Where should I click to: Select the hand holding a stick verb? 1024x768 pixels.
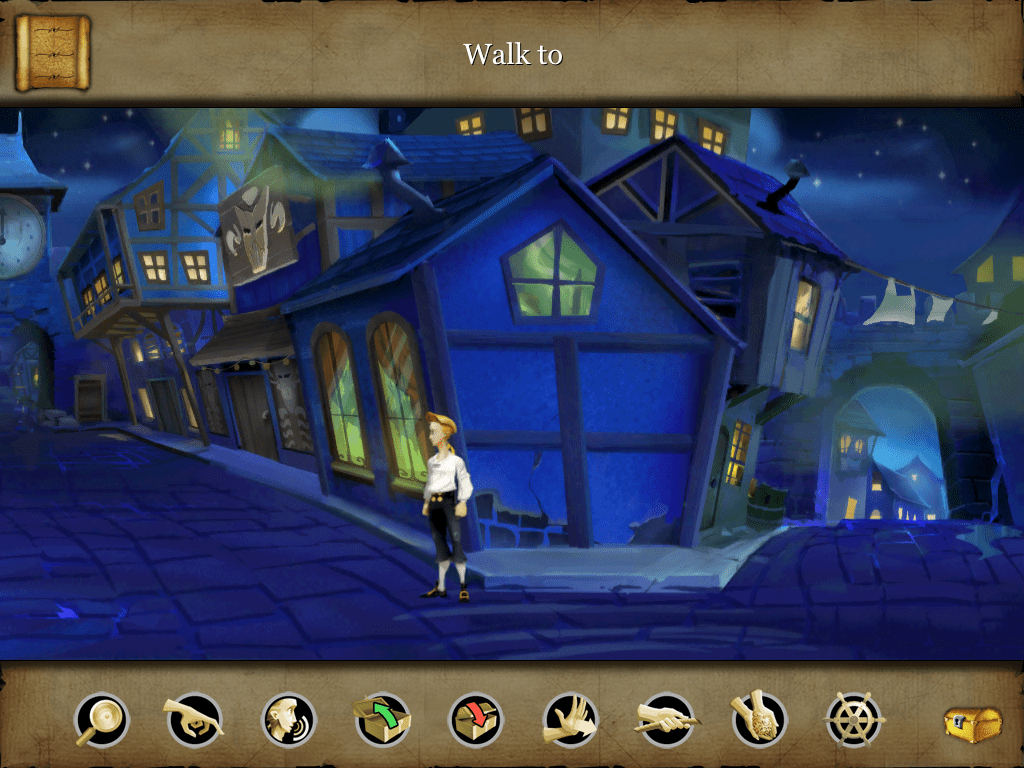click(x=666, y=719)
